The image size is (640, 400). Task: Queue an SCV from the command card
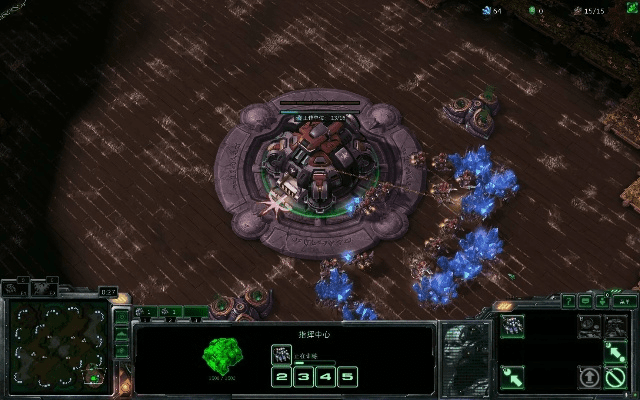pyautogui.click(x=512, y=326)
